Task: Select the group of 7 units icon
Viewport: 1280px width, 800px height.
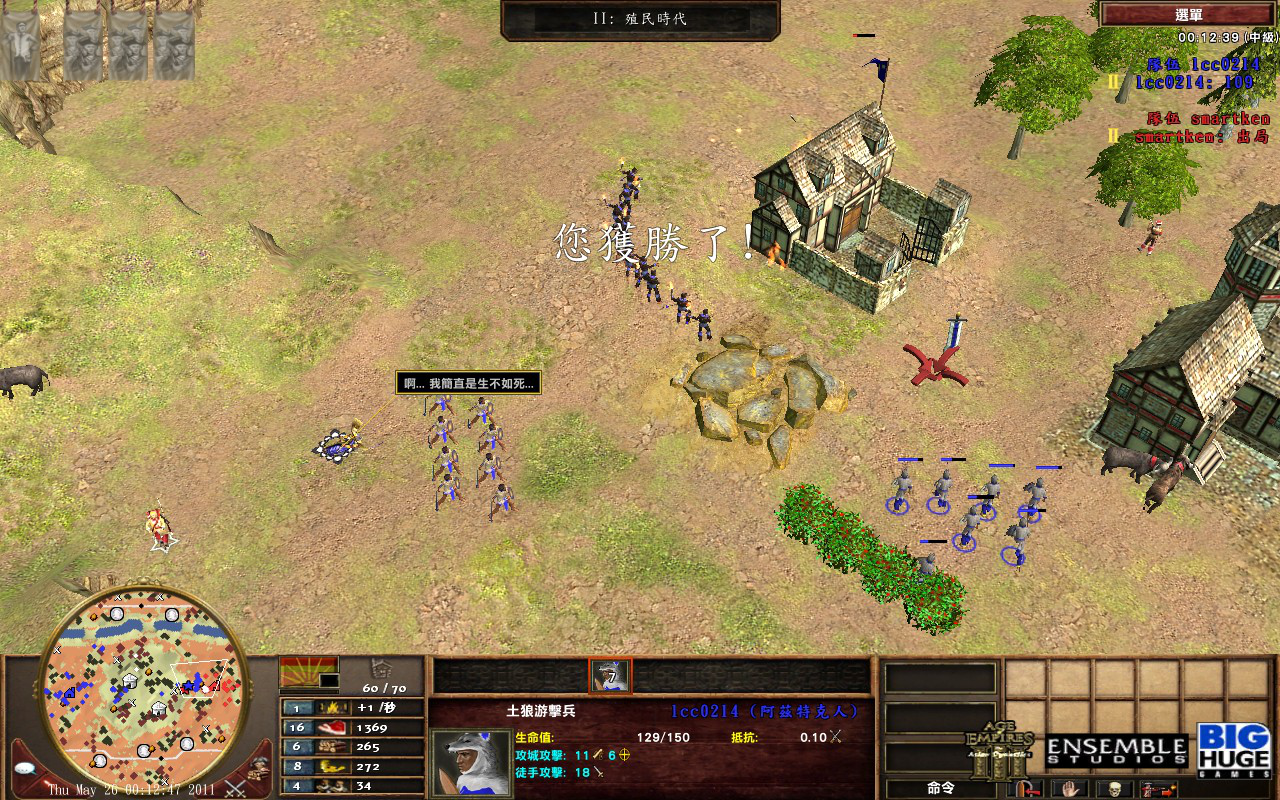Action: pos(610,676)
